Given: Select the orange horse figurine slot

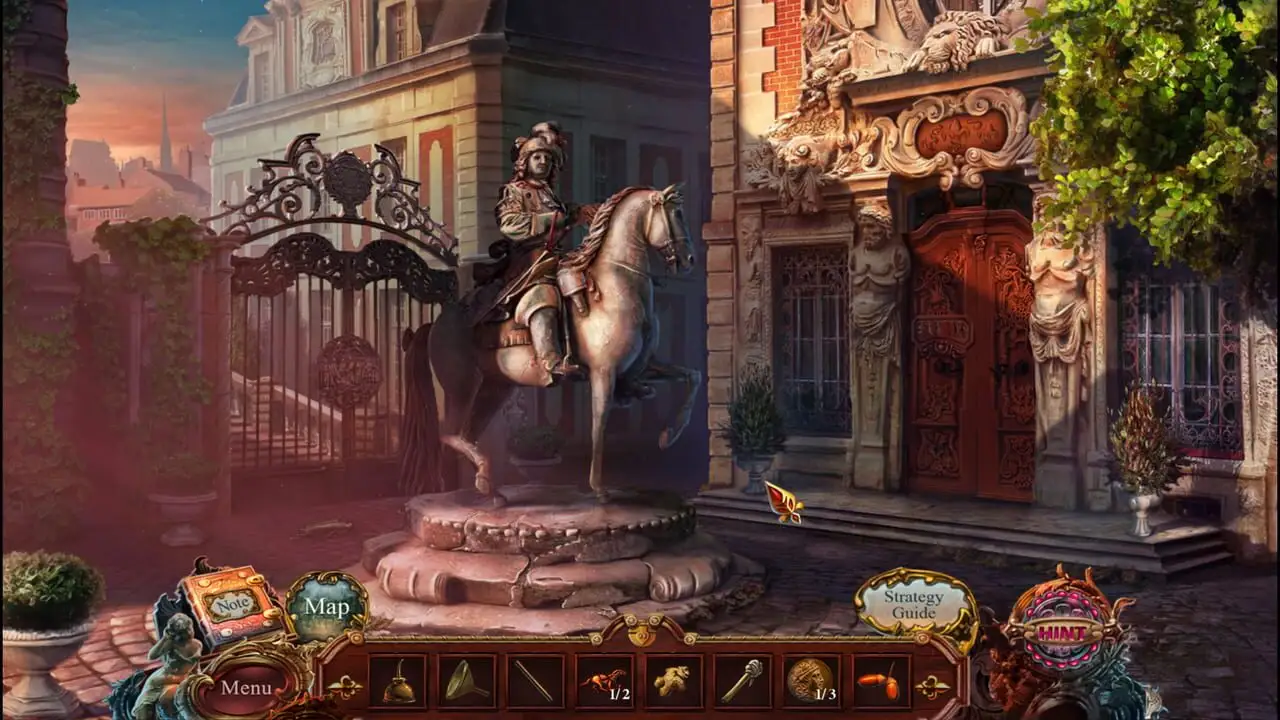Looking at the screenshot, I should 605,682.
